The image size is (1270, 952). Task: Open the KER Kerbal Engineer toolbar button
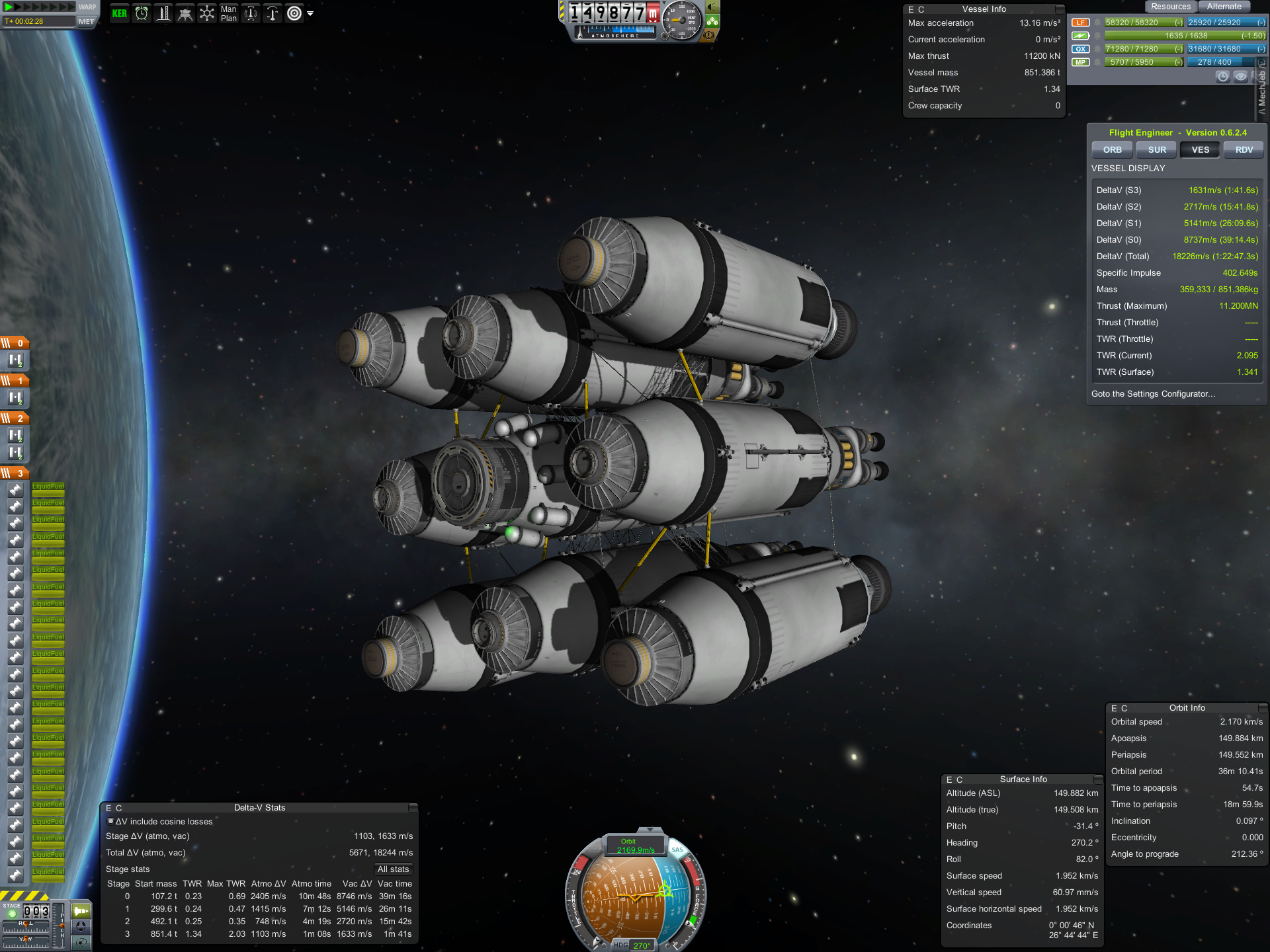(120, 13)
